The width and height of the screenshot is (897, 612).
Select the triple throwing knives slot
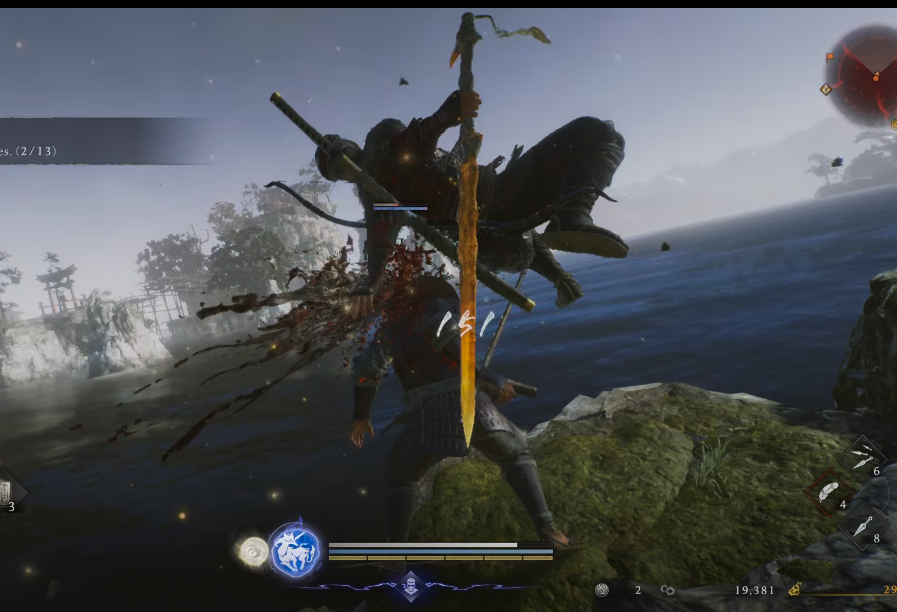click(x=861, y=456)
